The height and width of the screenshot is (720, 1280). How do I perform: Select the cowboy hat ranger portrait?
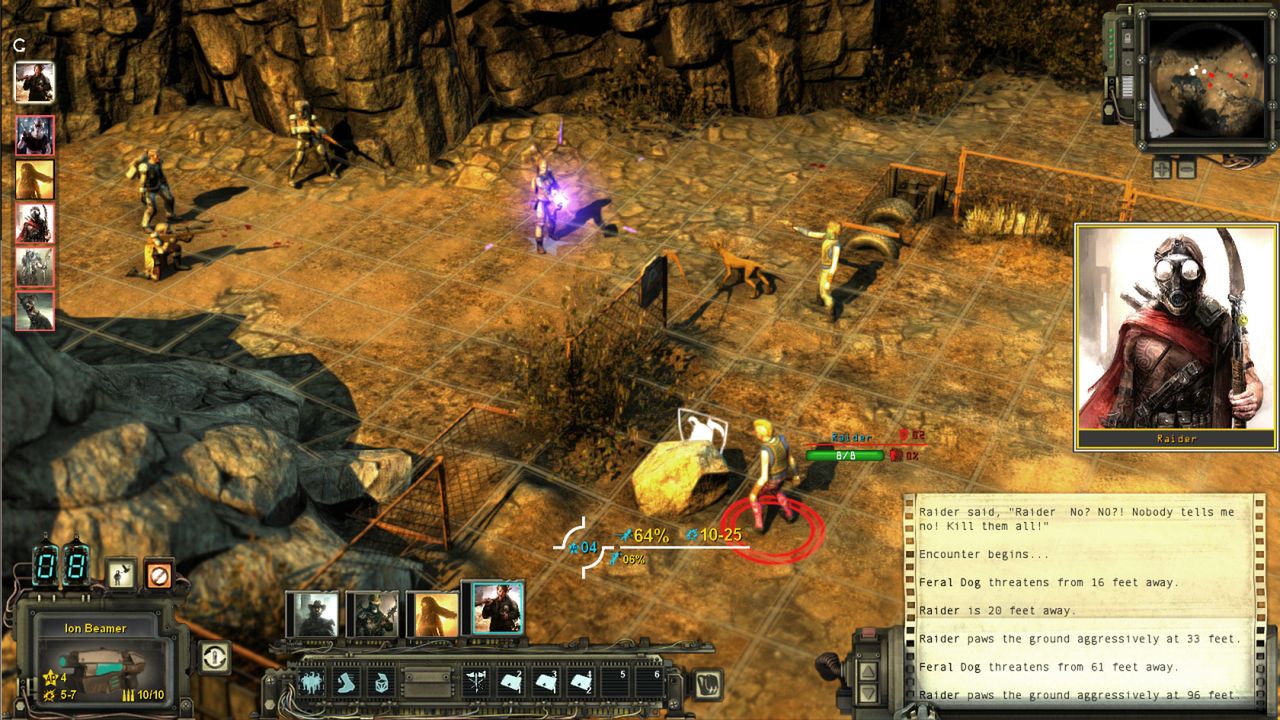[312, 613]
